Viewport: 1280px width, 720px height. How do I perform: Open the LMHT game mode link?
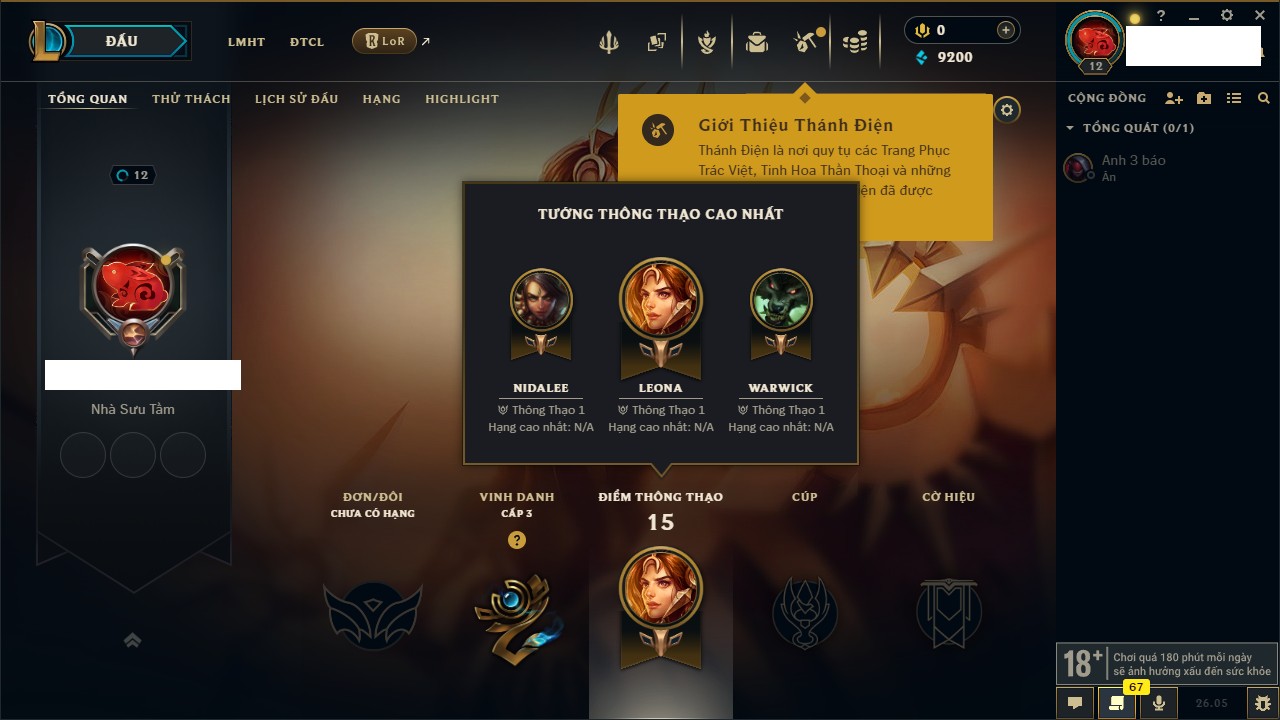click(x=246, y=42)
